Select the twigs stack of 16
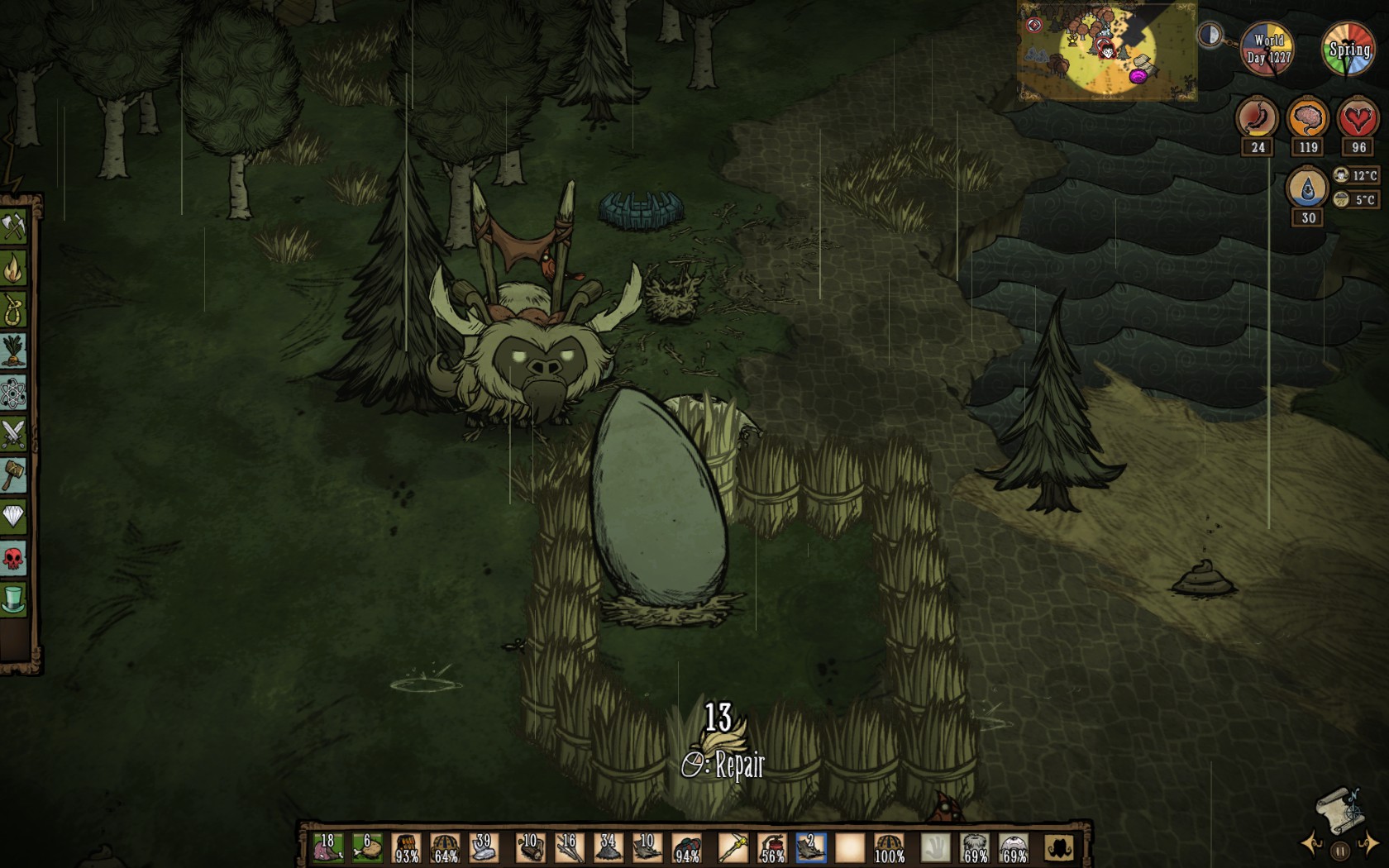This screenshot has height=868, width=1389. [x=569, y=848]
